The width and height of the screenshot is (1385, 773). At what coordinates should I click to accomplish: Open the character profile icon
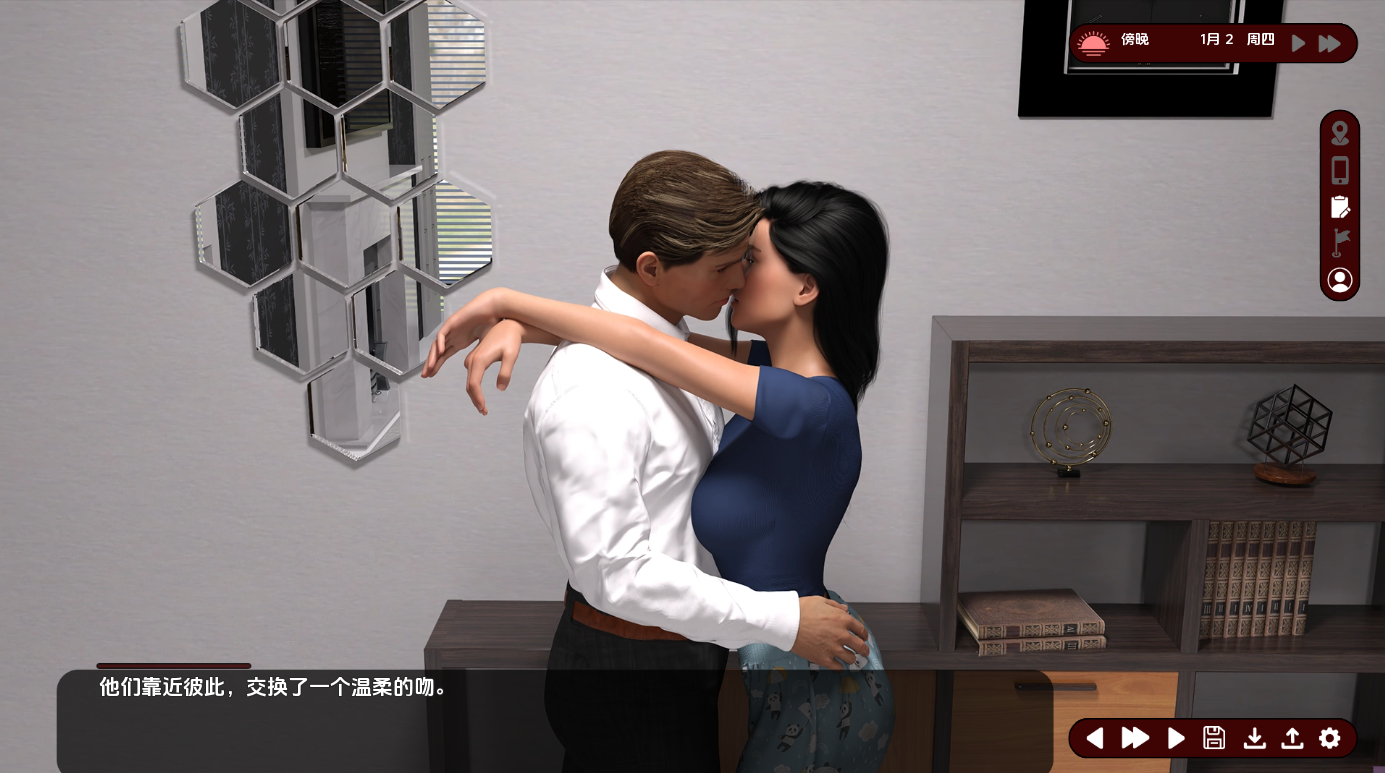point(1339,280)
